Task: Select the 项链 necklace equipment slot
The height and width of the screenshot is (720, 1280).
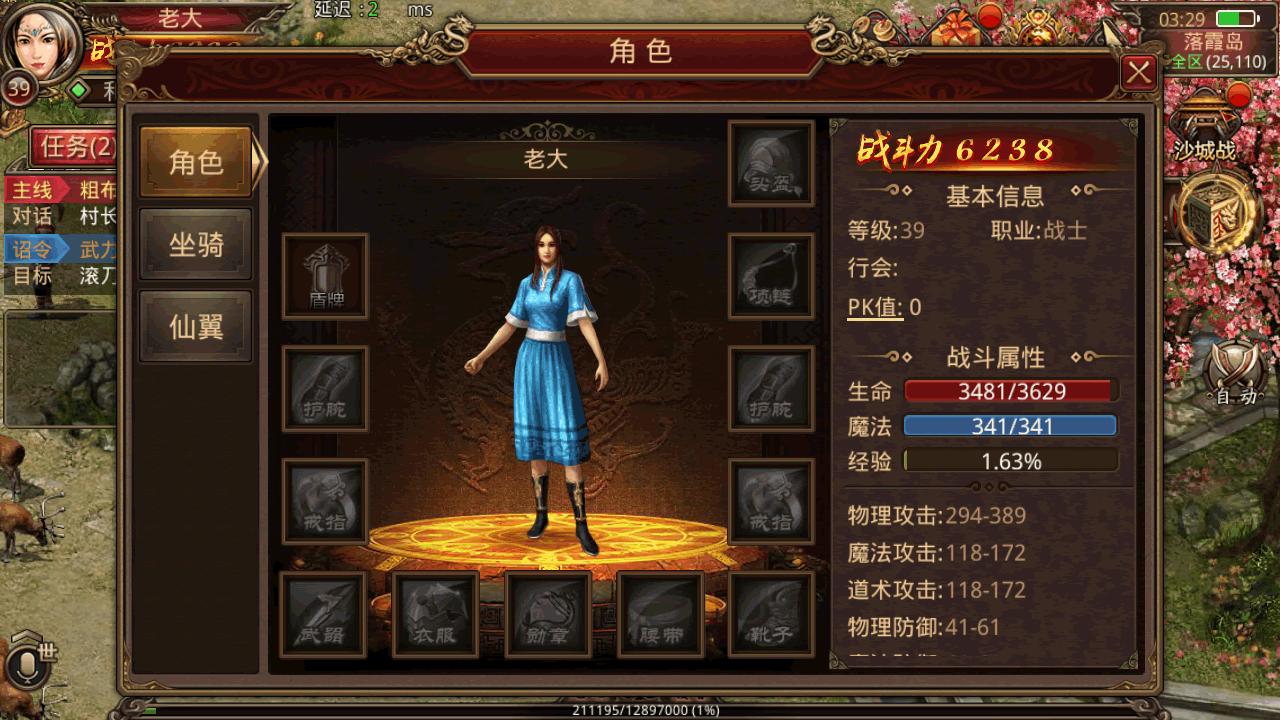Action: click(x=771, y=276)
